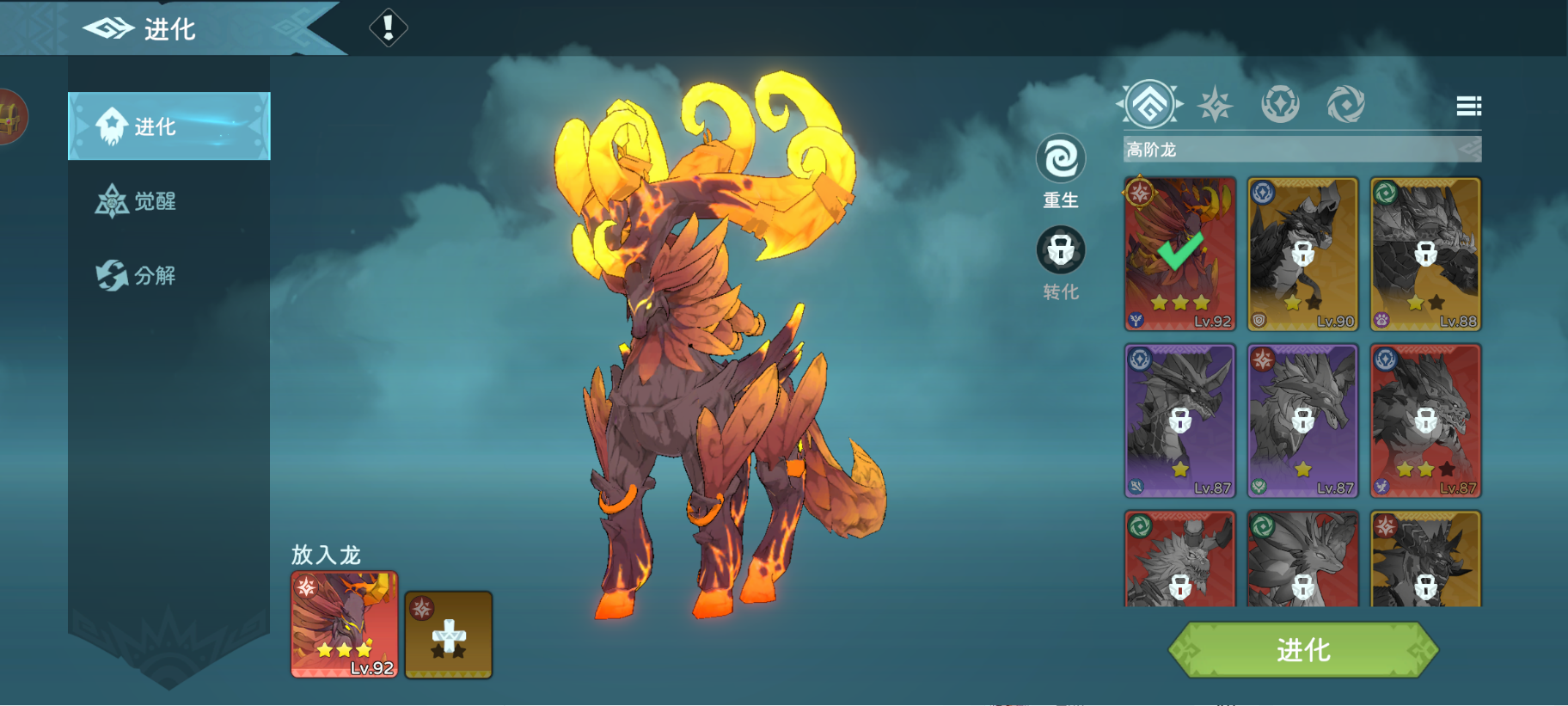Filter by the swirl element icon
1568x706 pixels.
[1345, 105]
